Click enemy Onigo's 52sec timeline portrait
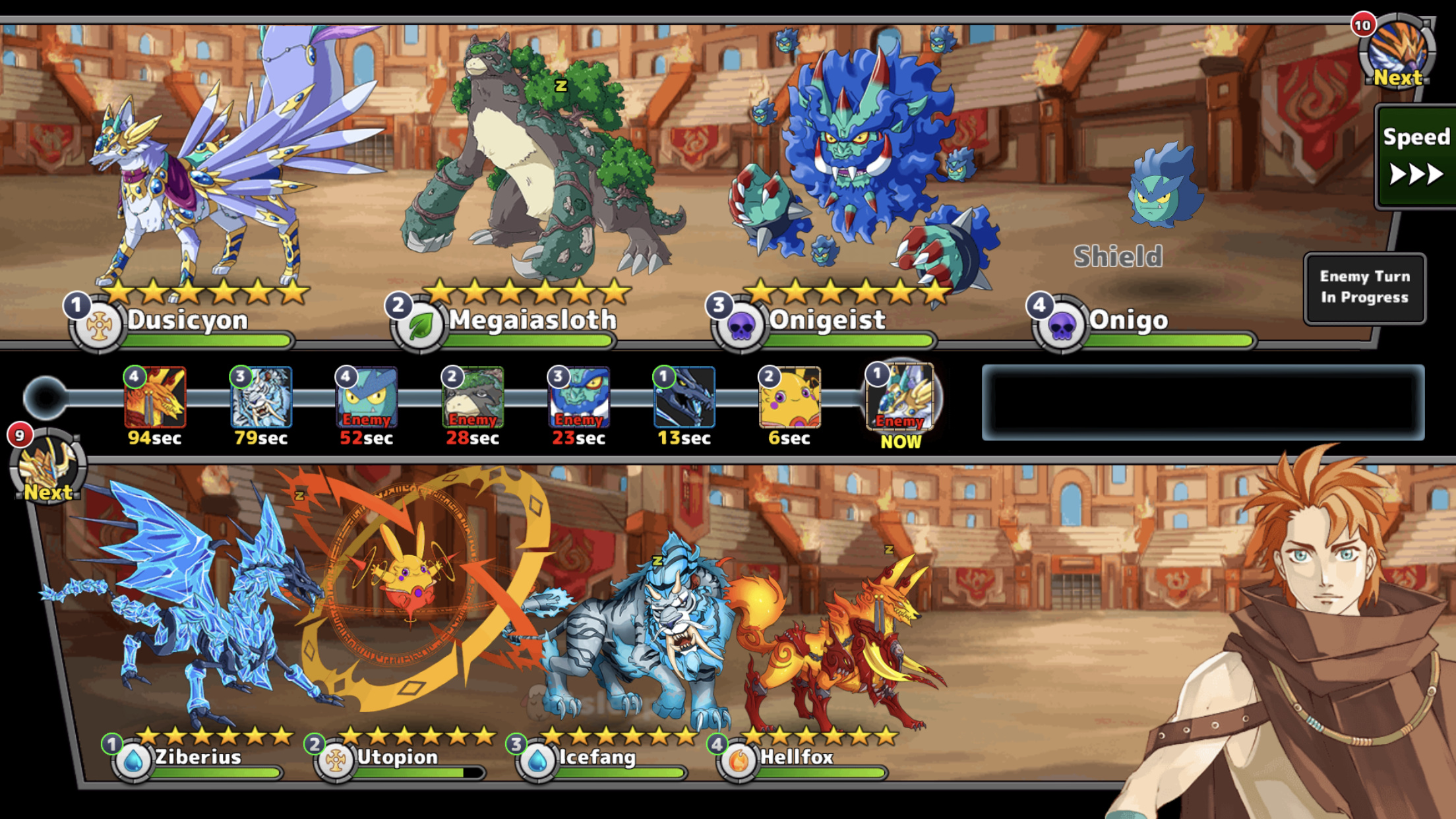 (x=367, y=398)
